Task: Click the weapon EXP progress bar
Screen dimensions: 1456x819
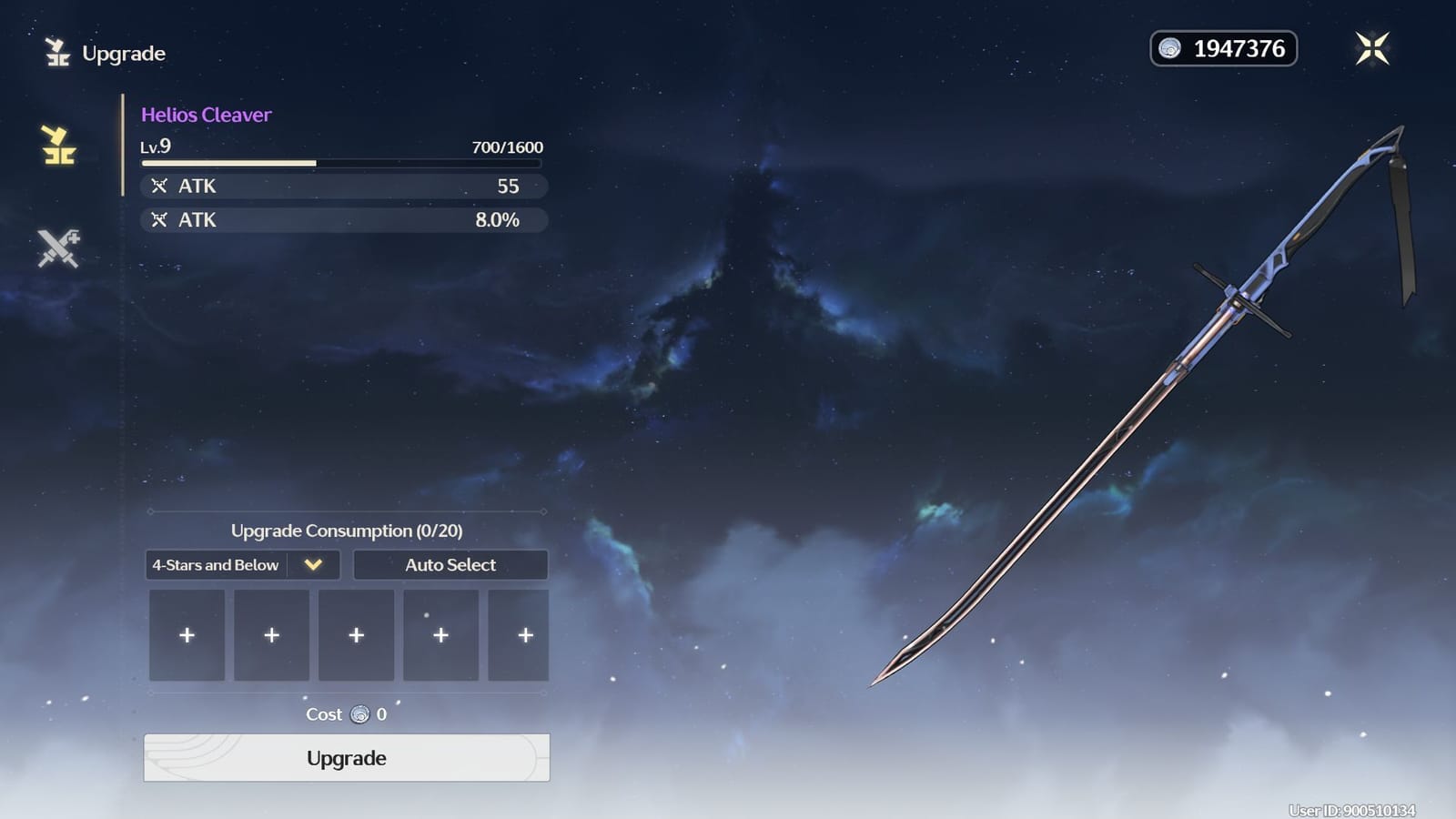Action: click(x=343, y=162)
